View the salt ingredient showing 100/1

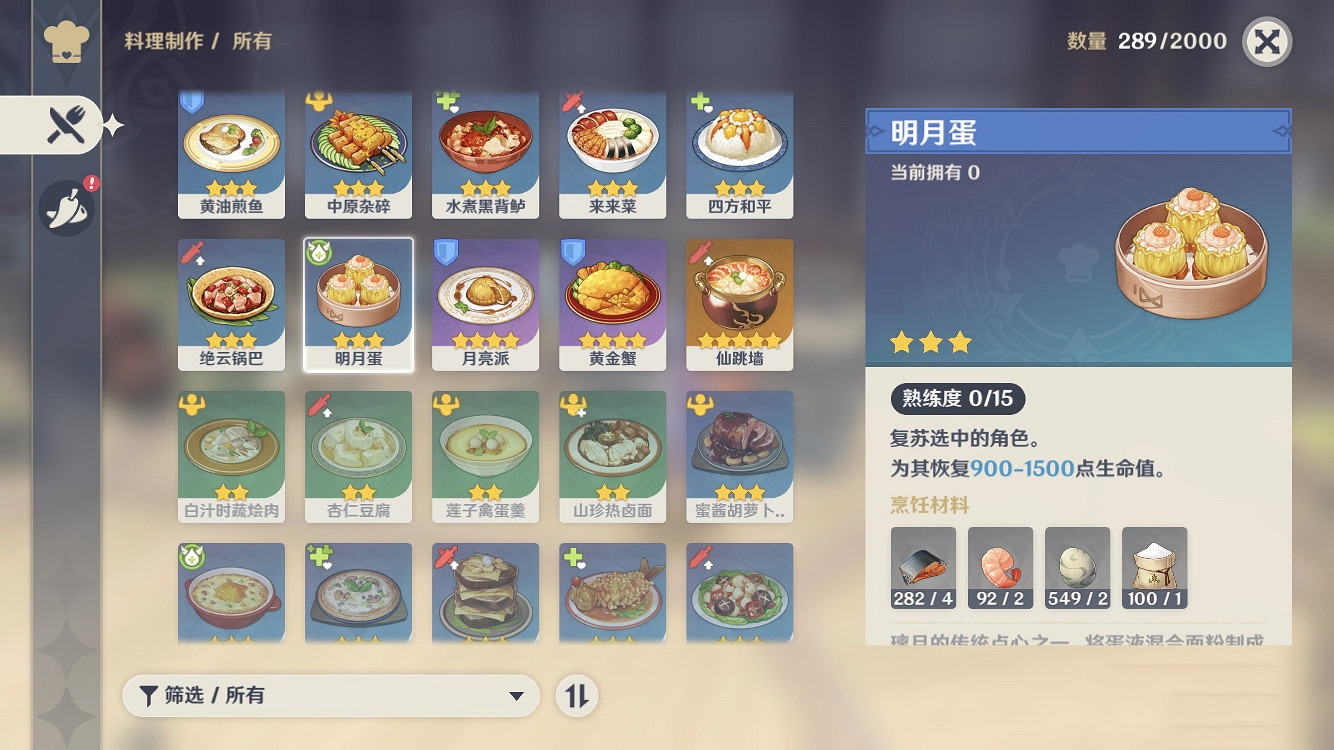click(x=1155, y=566)
